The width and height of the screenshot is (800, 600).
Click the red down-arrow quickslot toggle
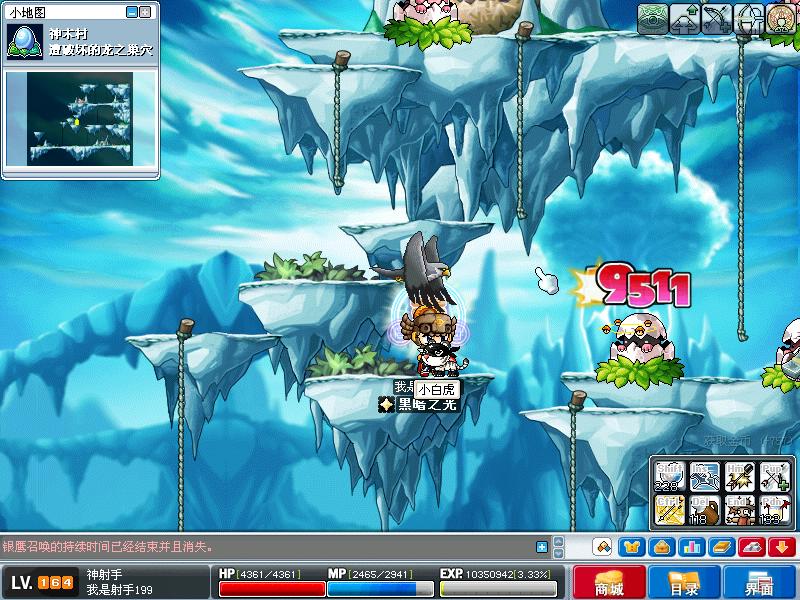pos(782,547)
